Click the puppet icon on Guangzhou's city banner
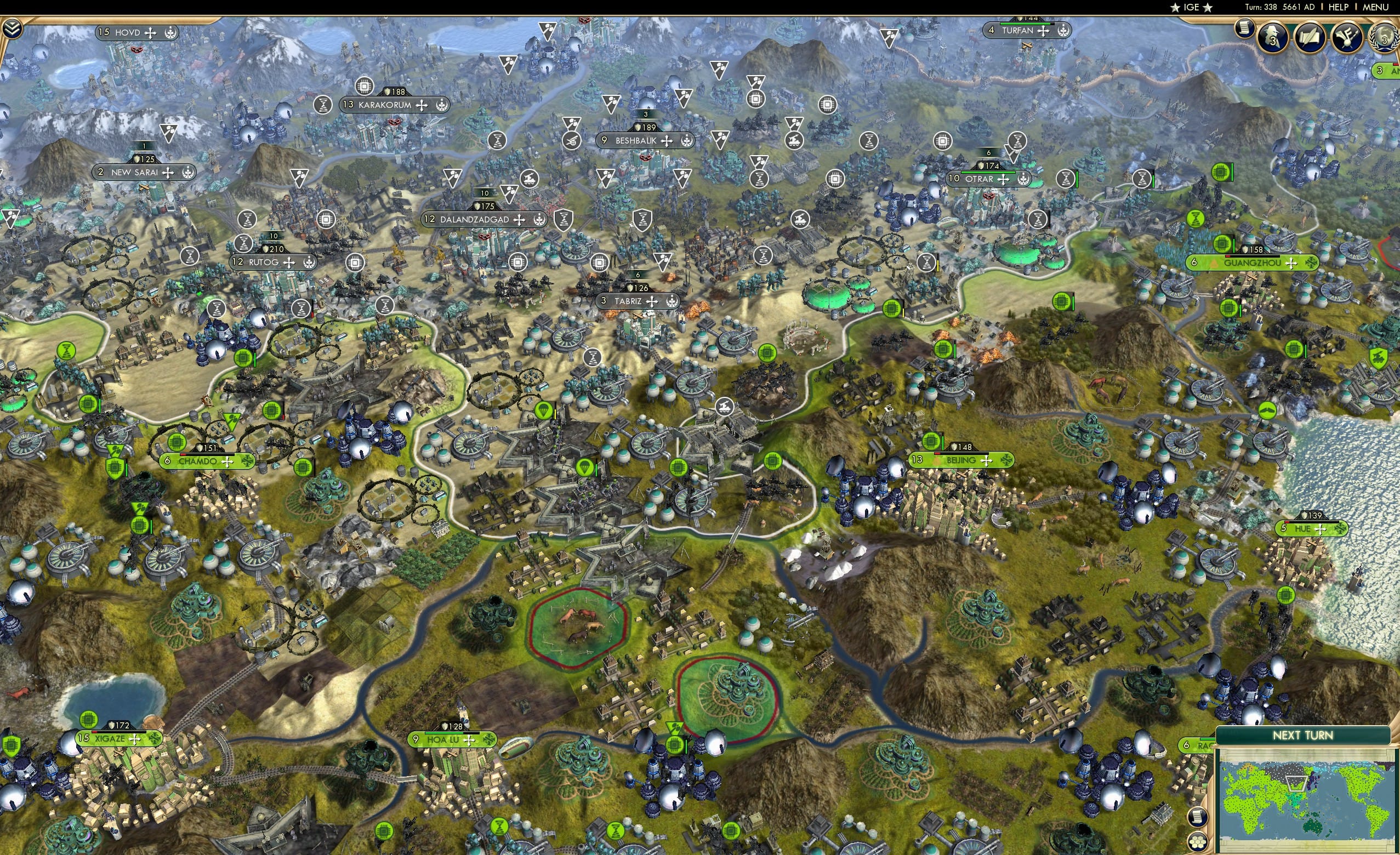The width and height of the screenshot is (1400, 855). 1214,265
